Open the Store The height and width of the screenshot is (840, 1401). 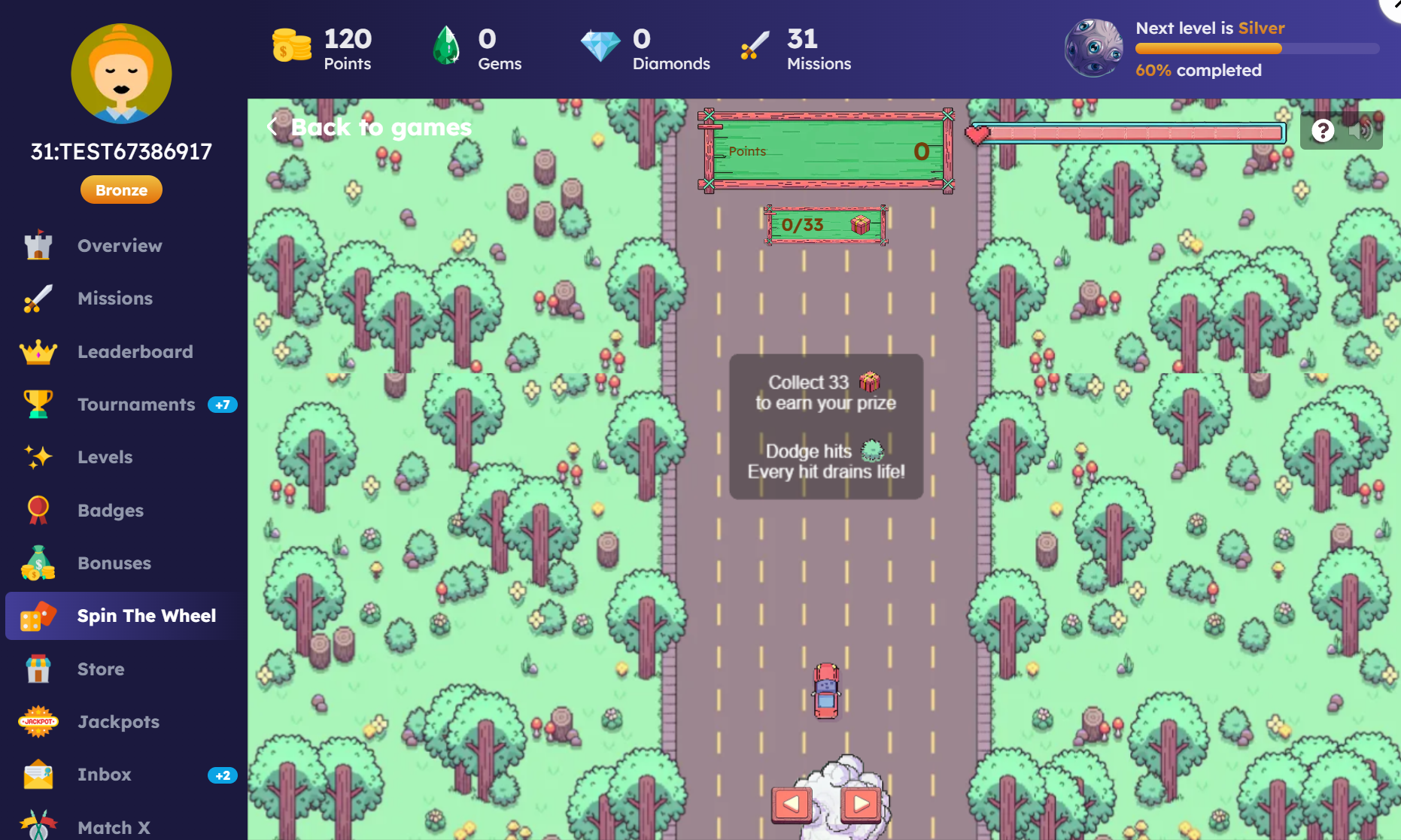101,669
